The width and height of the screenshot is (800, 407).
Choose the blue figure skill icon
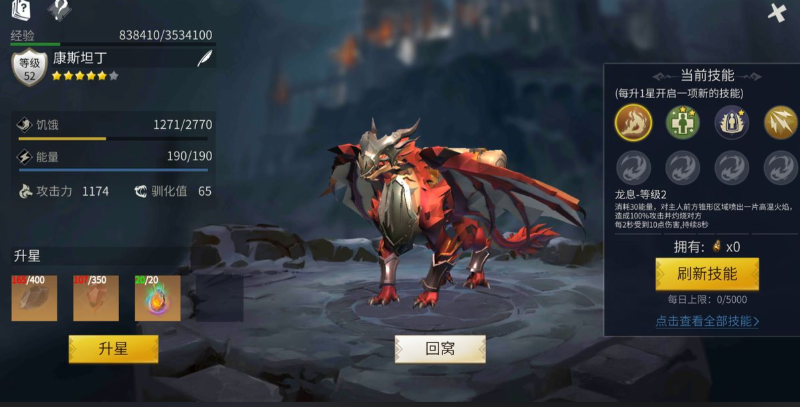731,122
